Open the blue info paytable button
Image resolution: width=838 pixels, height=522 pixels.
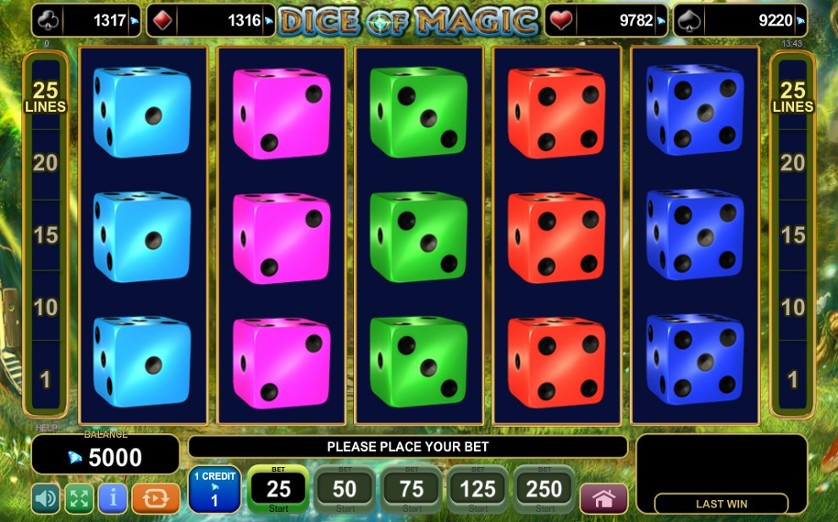(x=113, y=497)
